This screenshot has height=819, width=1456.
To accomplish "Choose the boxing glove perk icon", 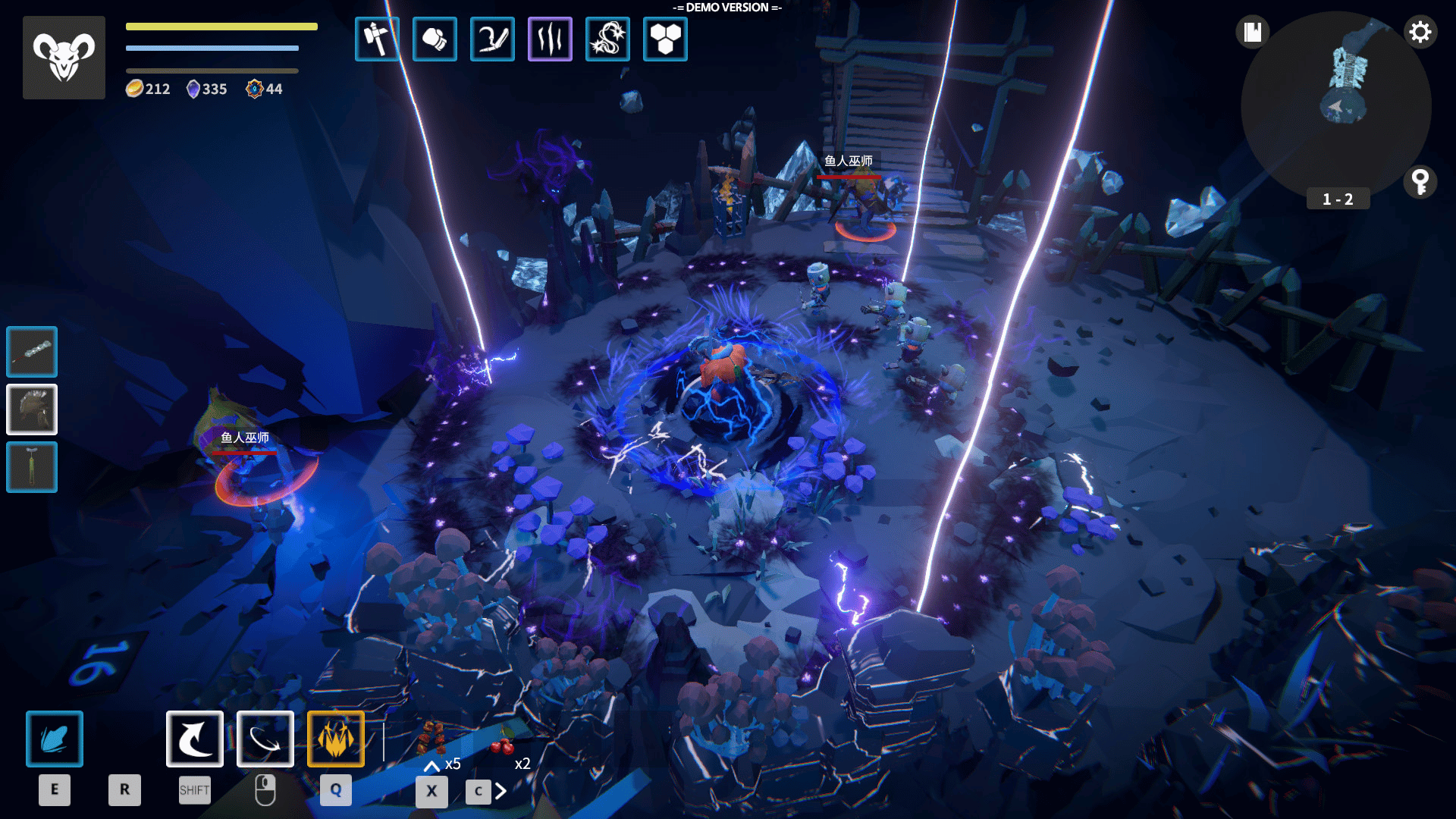I will click(435, 39).
